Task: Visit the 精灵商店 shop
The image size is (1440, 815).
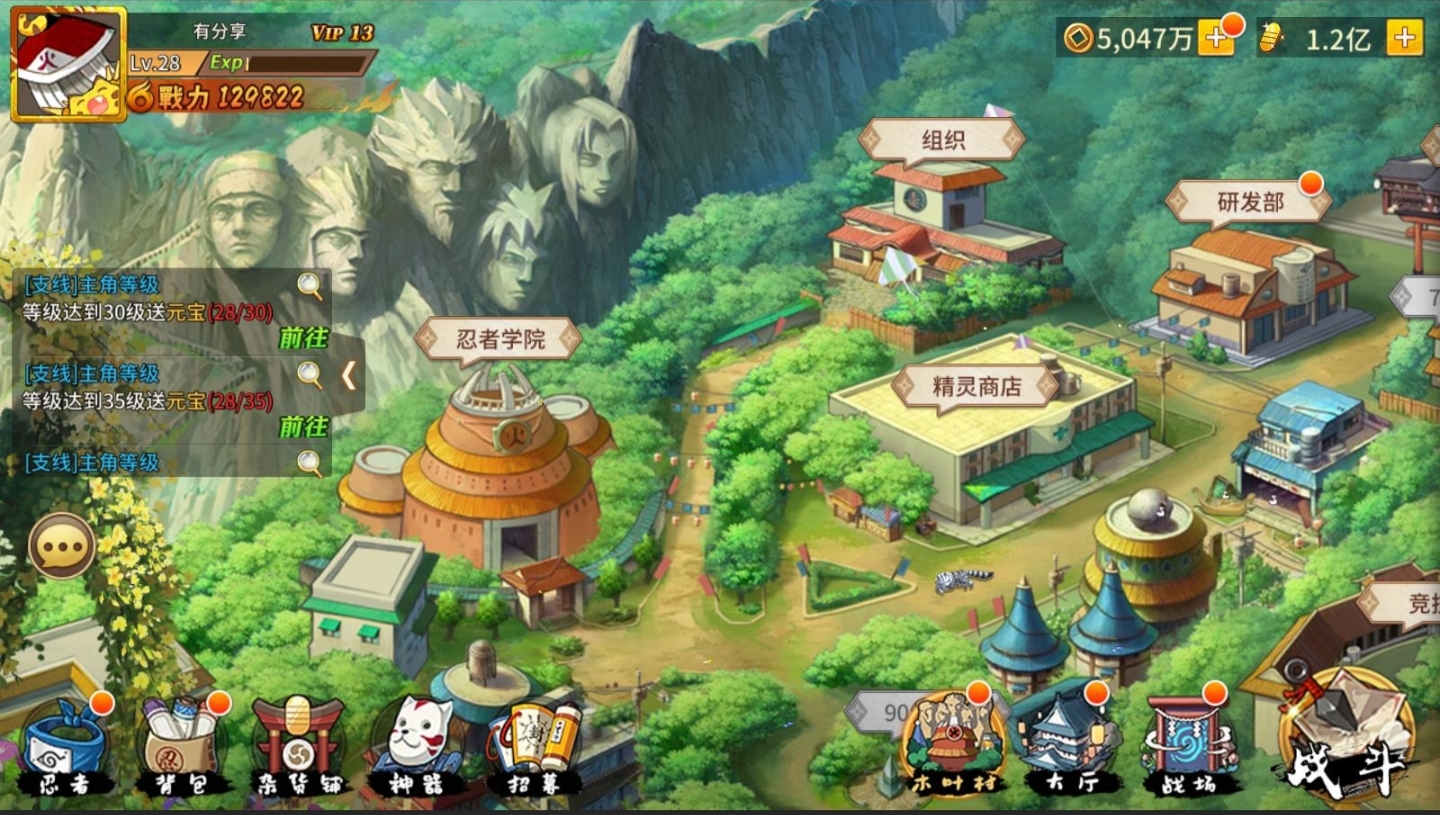Action: (x=976, y=386)
